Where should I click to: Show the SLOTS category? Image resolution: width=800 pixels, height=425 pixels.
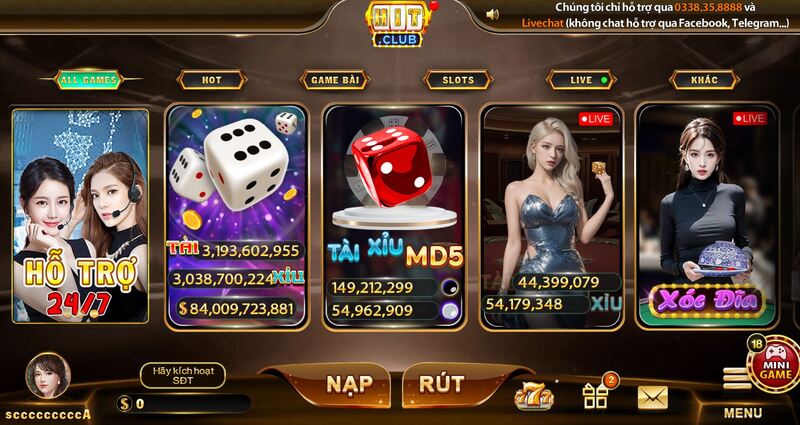coord(458,80)
